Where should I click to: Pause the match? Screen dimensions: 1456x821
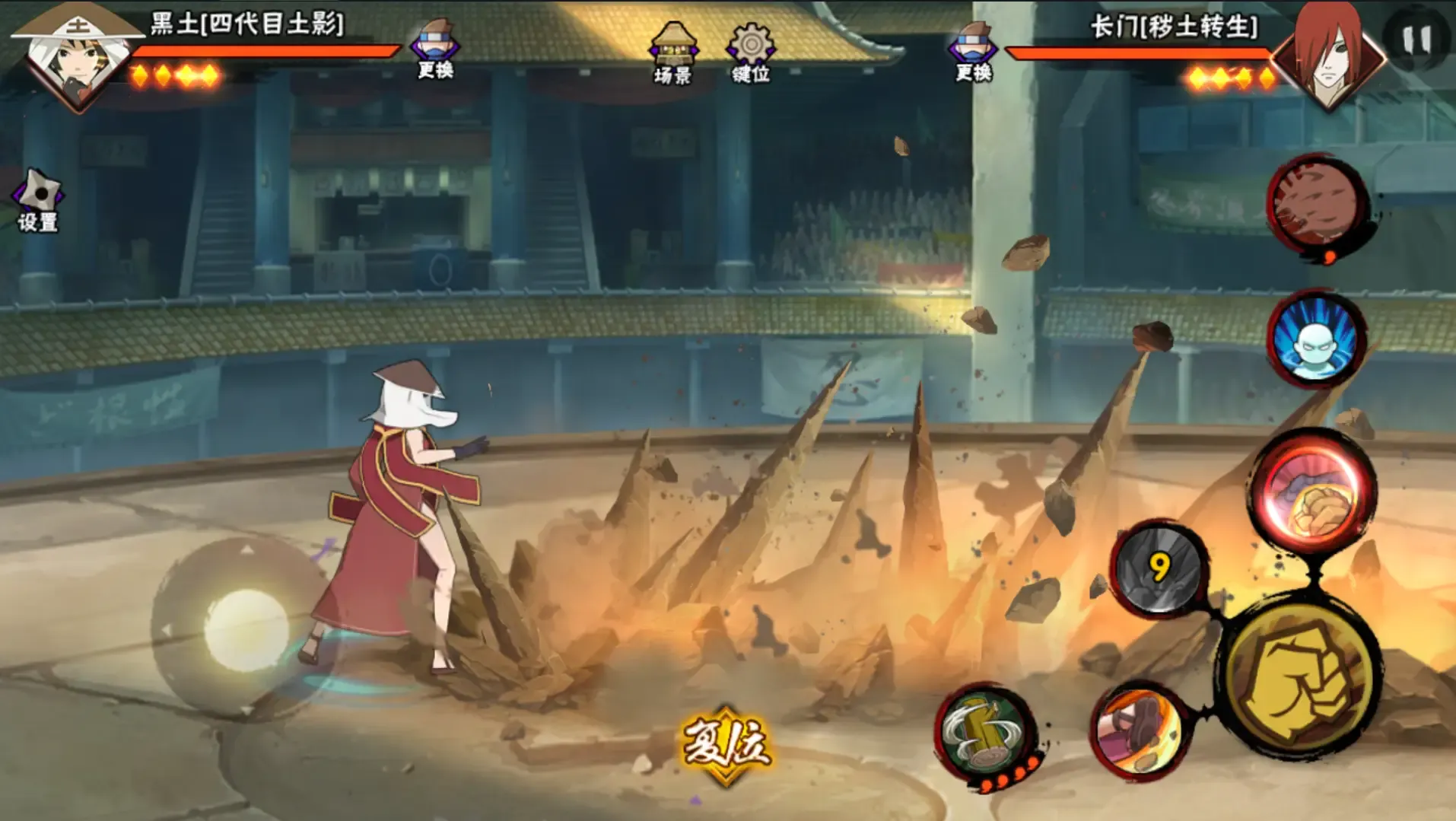point(1416,40)
